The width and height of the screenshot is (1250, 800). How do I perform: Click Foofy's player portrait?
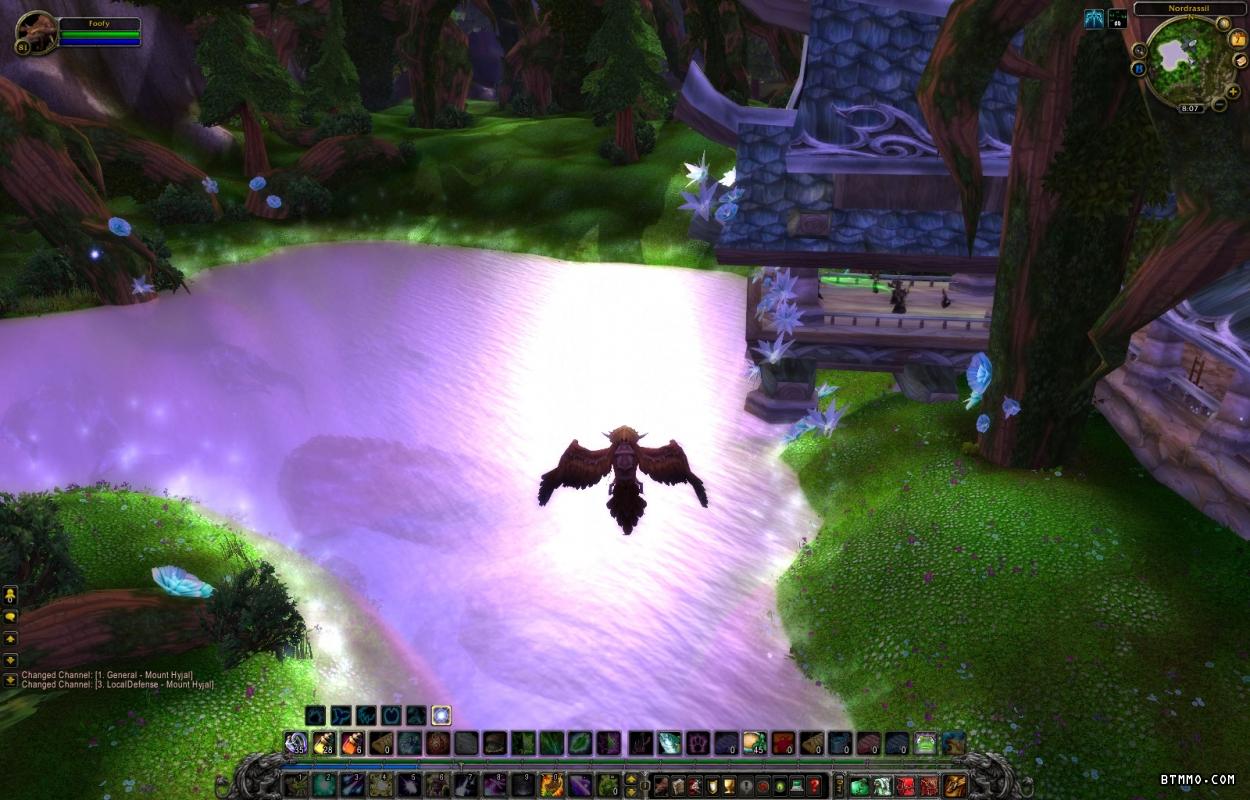pyautogui.click(x=36, y=32)
